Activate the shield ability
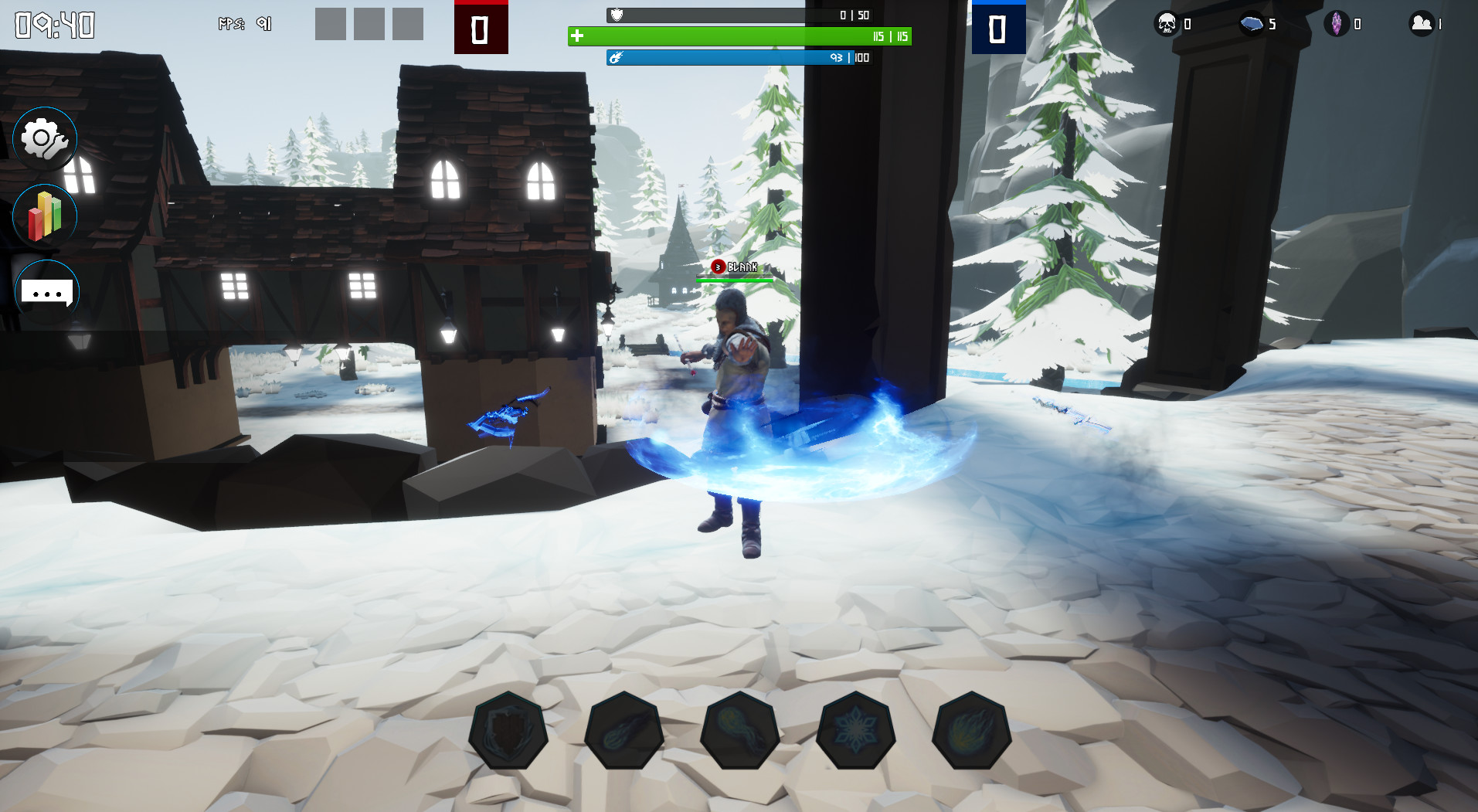The image size is (1478, 812). tap(508, 731)
